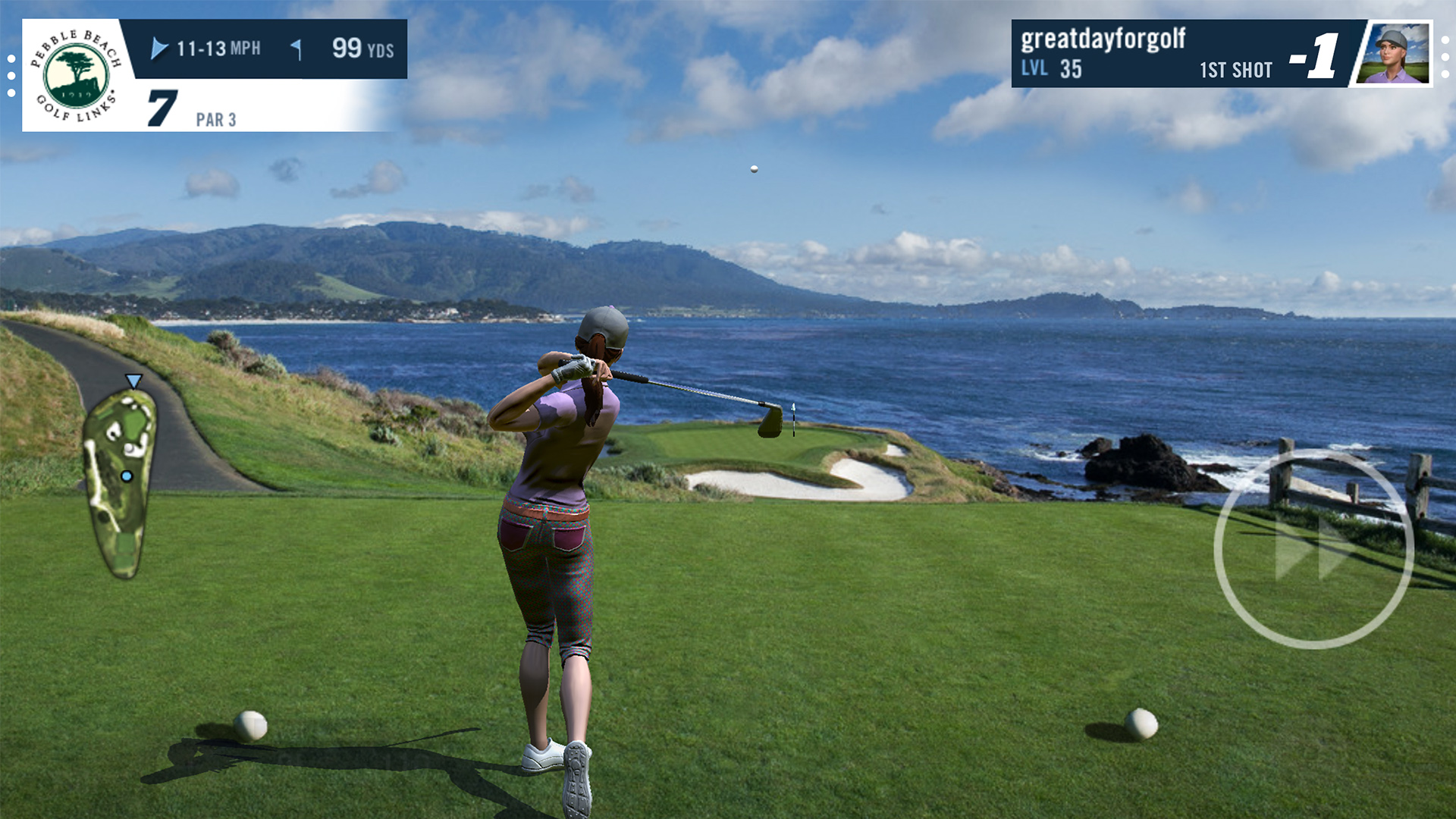Open greatdayforgolf's player avatar
Viewport: 1456px width, 819px height.
[x=1395, y=53]
